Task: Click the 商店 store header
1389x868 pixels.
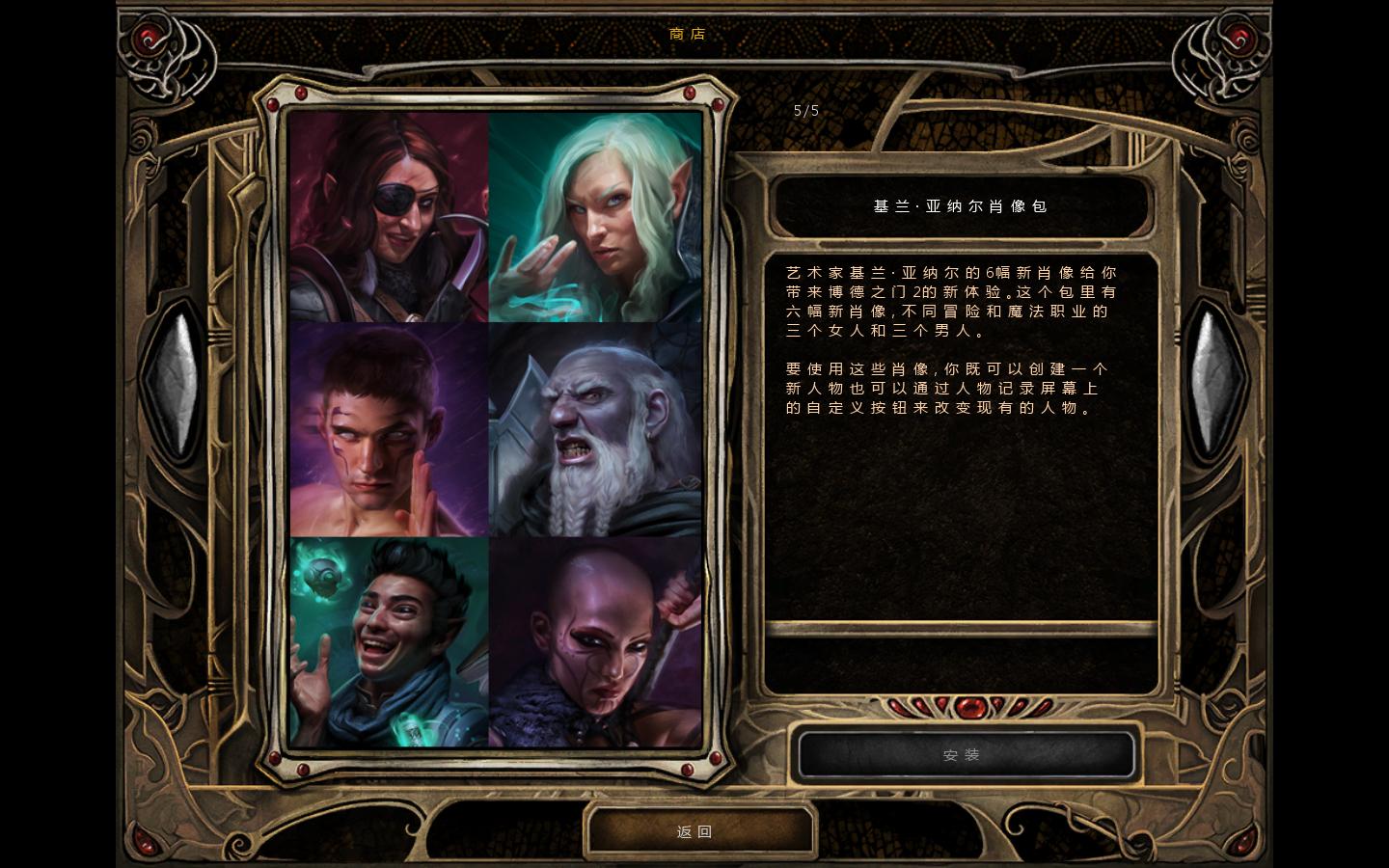Action: click(x=687, y=34)
